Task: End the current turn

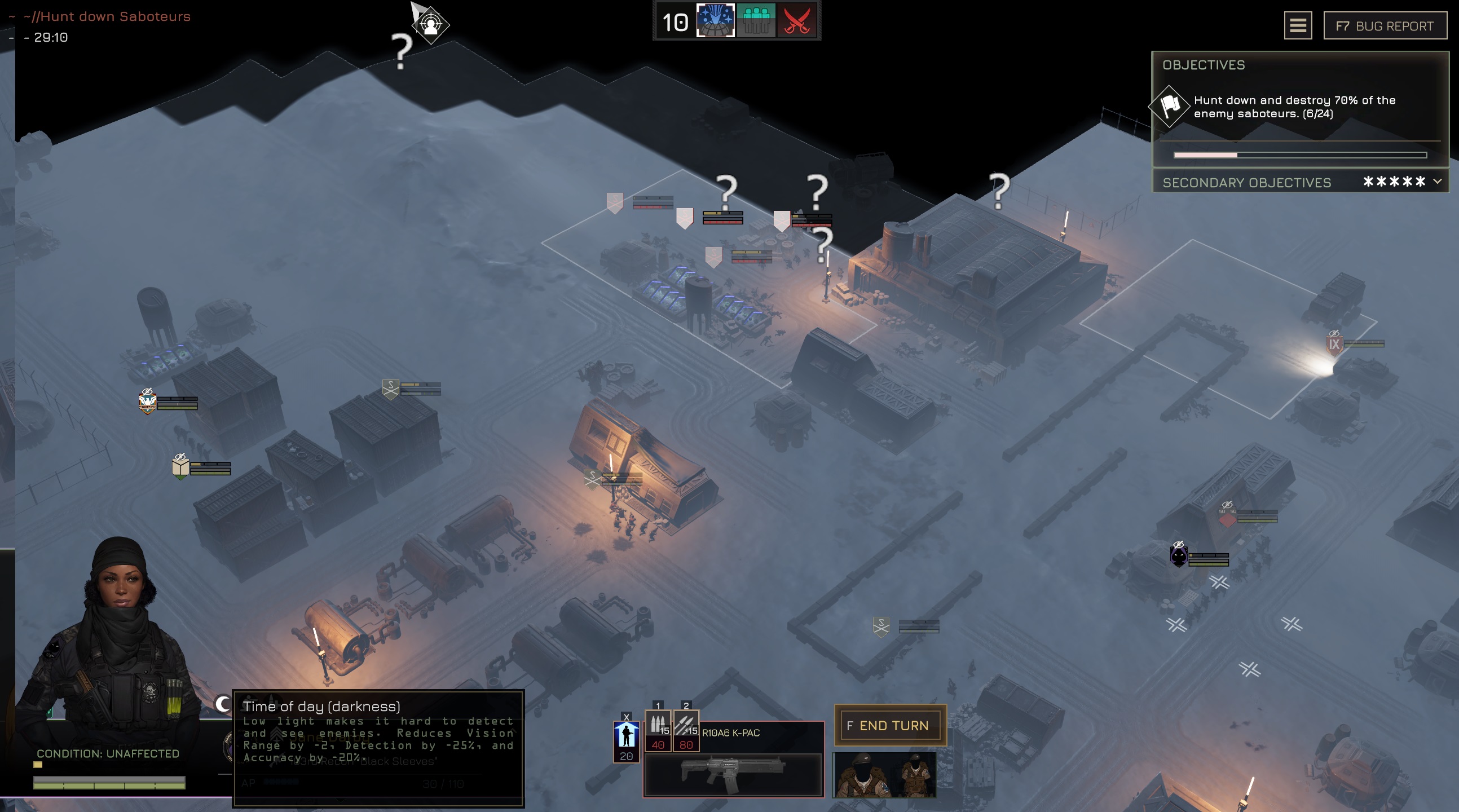Action: click(890, 725)
